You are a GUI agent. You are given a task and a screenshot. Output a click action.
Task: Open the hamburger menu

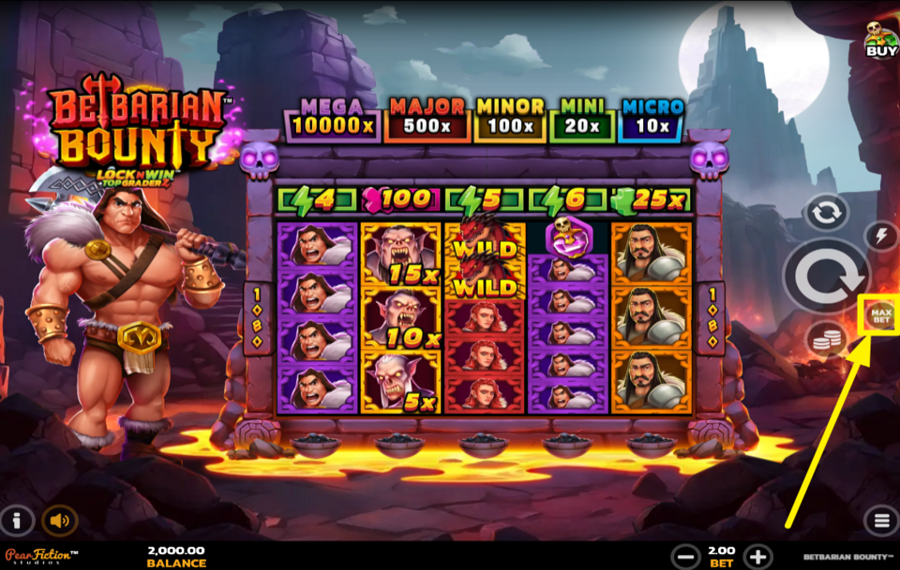click(x=881, y=520)
